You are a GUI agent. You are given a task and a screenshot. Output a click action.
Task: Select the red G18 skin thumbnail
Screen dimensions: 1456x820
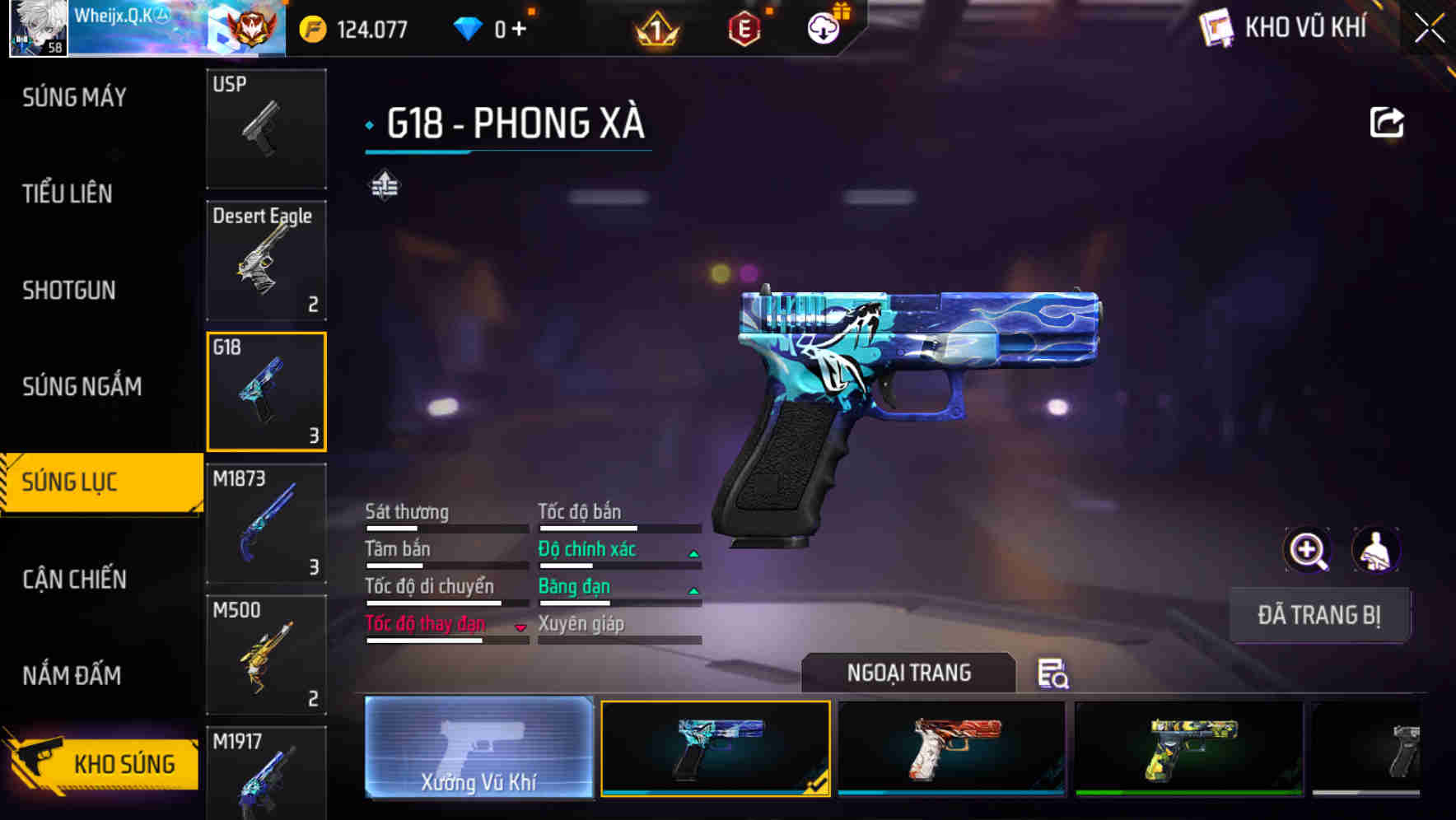click(951, 748)
